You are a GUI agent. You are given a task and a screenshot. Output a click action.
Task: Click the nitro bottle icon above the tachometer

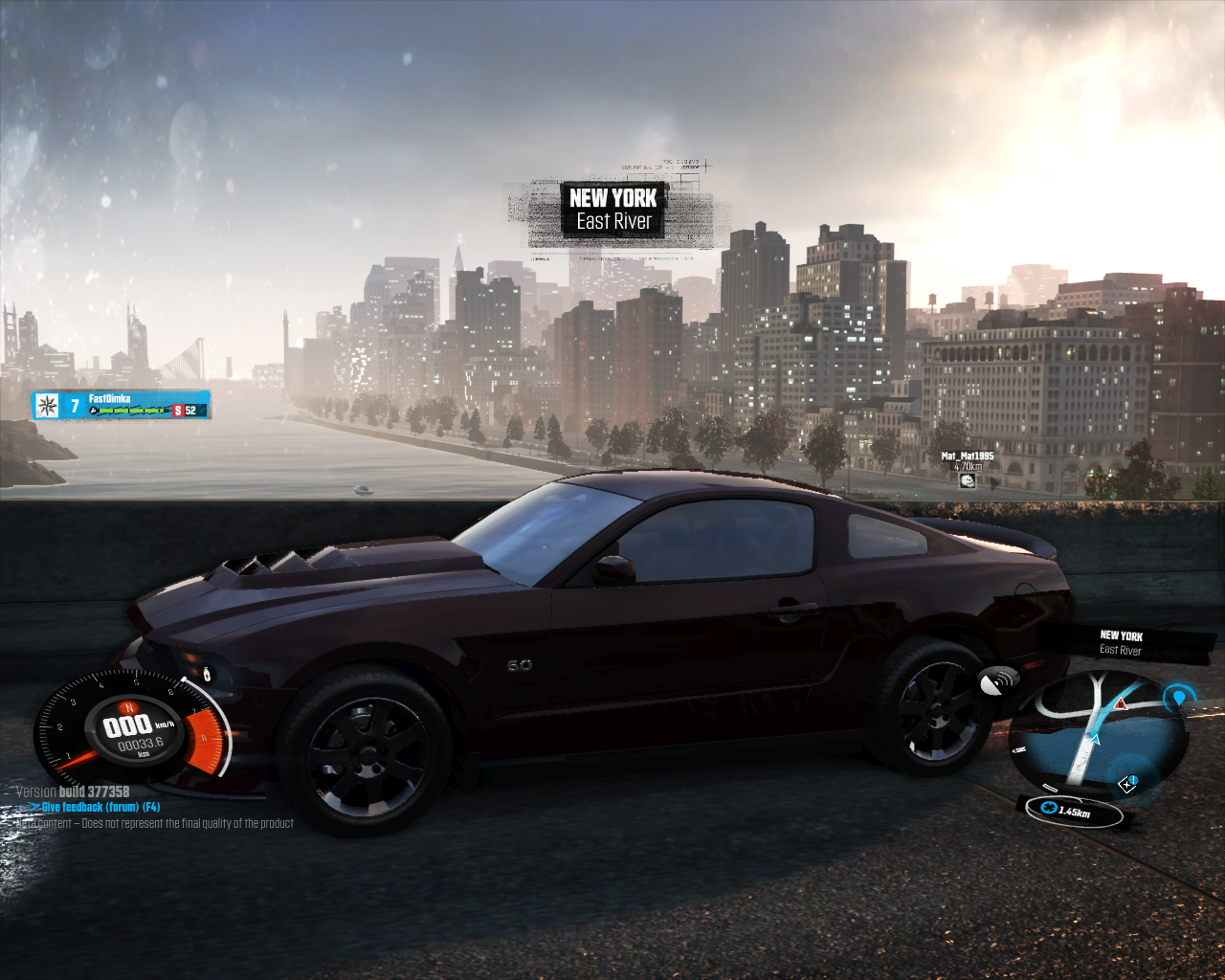(207, 674)
